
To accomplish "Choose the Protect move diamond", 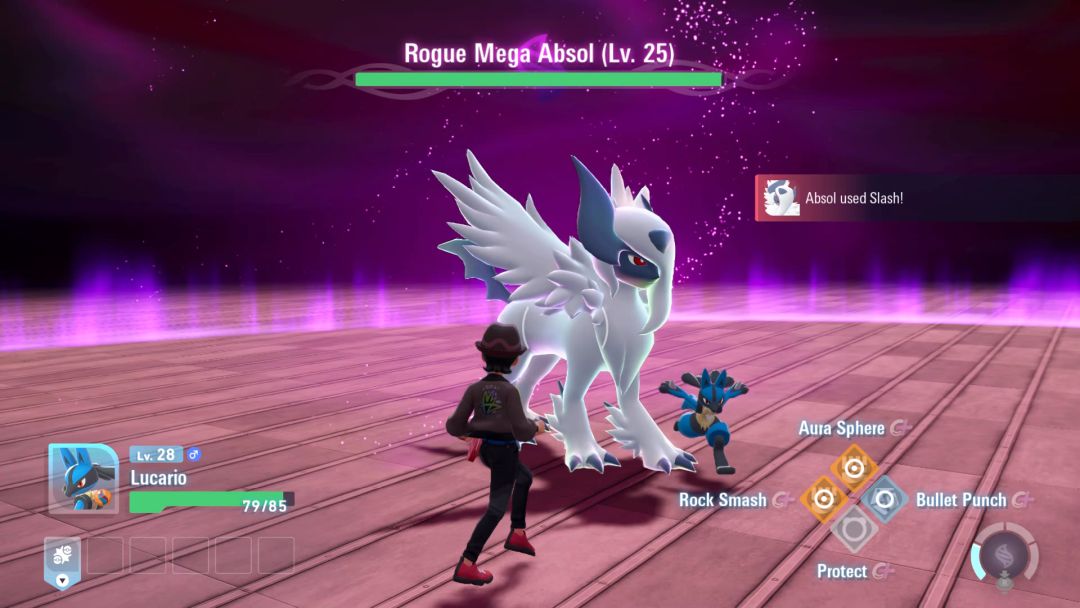I will (x=854, y=529).
